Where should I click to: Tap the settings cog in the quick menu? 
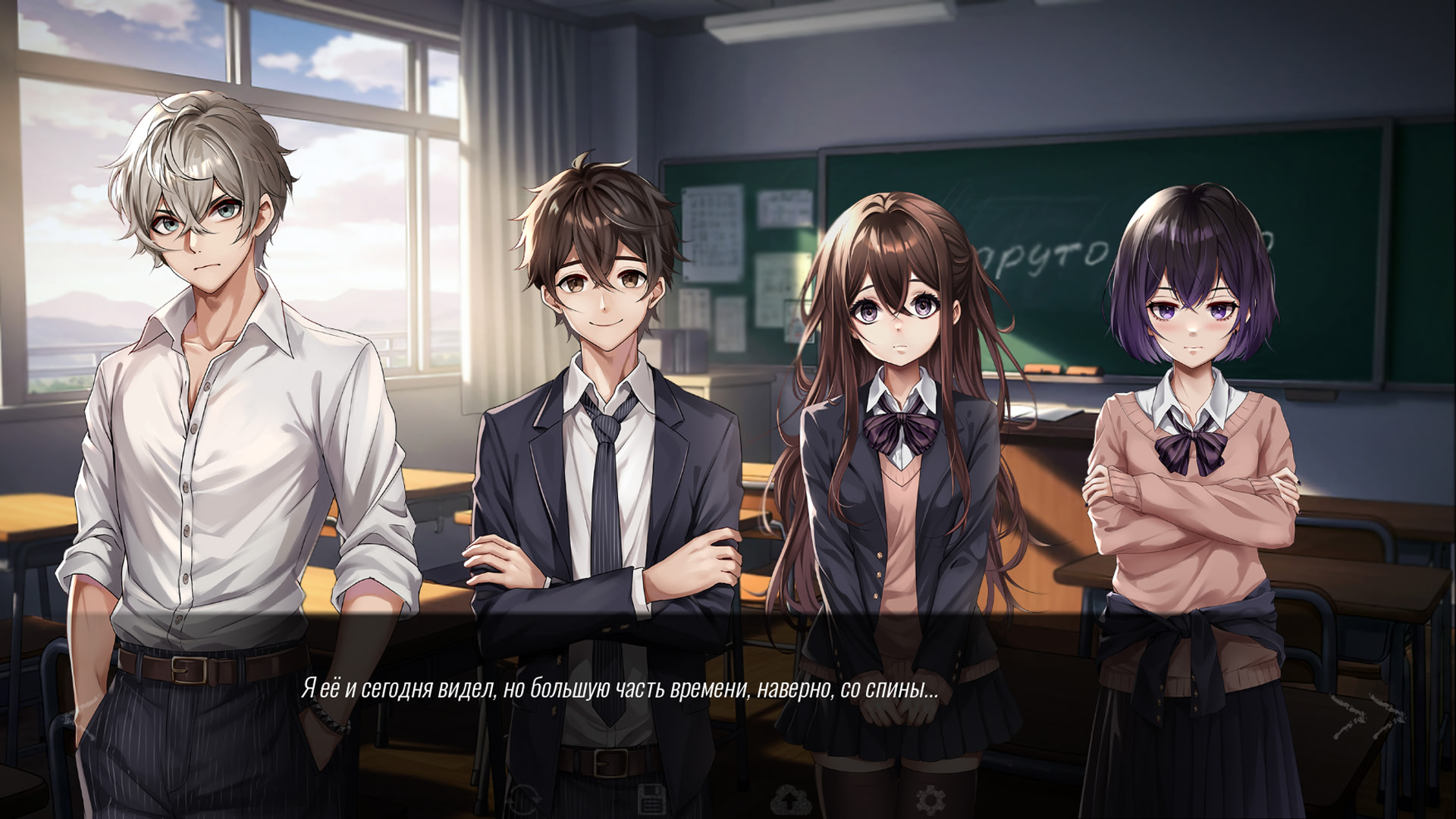tap(931, 802)
